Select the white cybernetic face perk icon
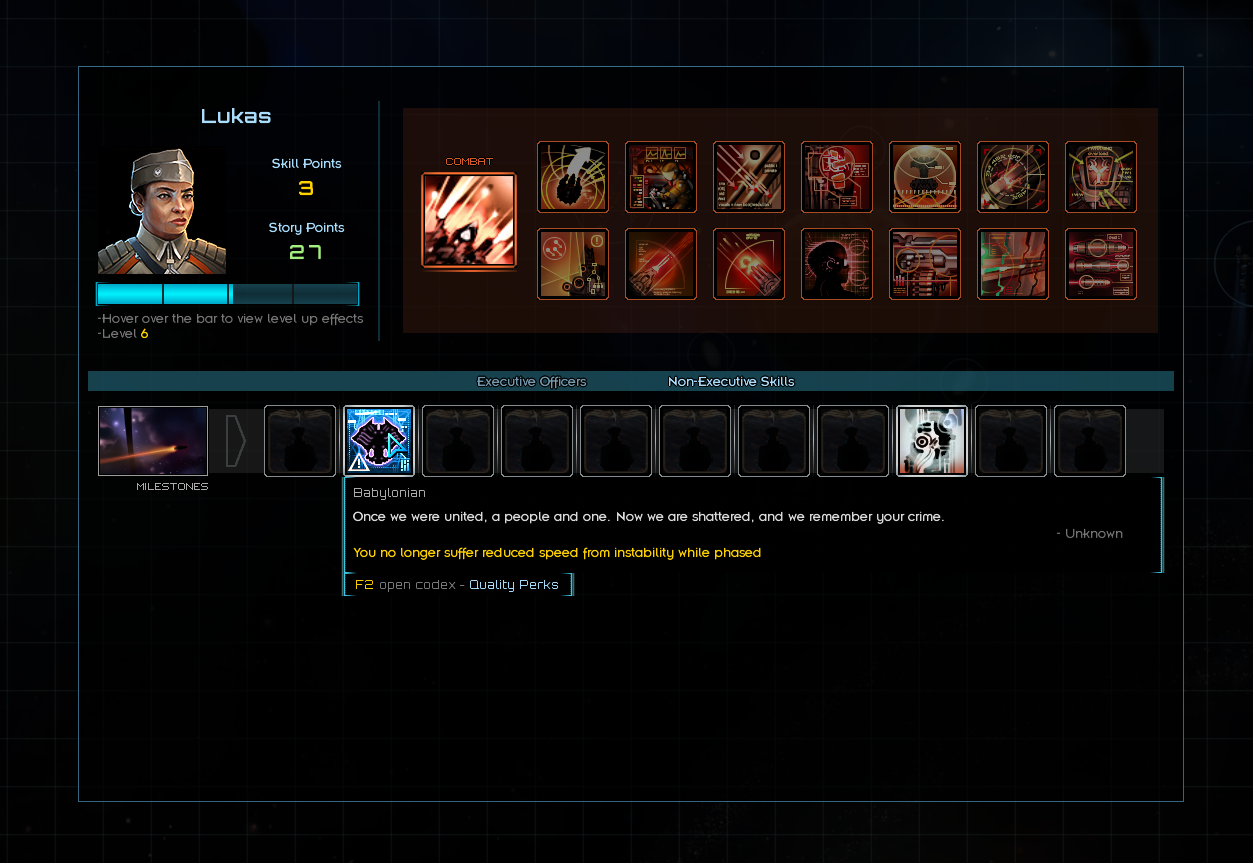Viewport: 1253px width, 863px height. click(x=932, y=441)
